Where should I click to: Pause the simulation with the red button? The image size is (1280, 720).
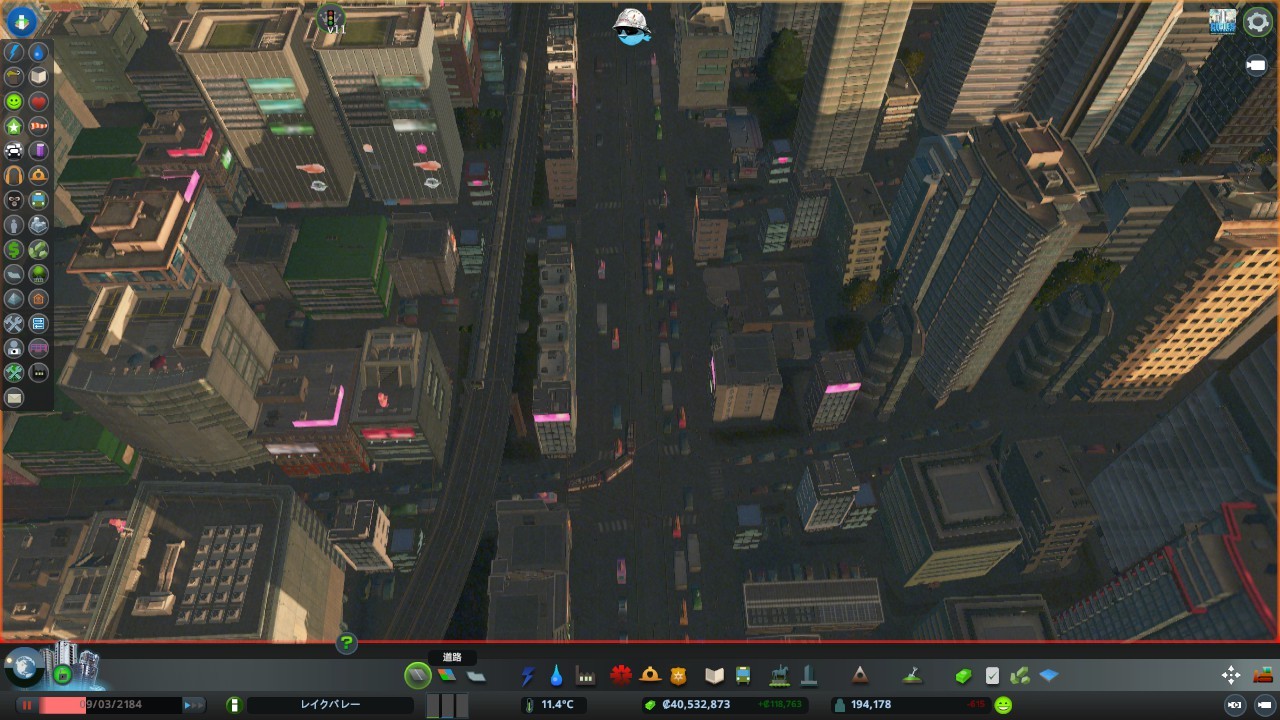coord(27,705)
